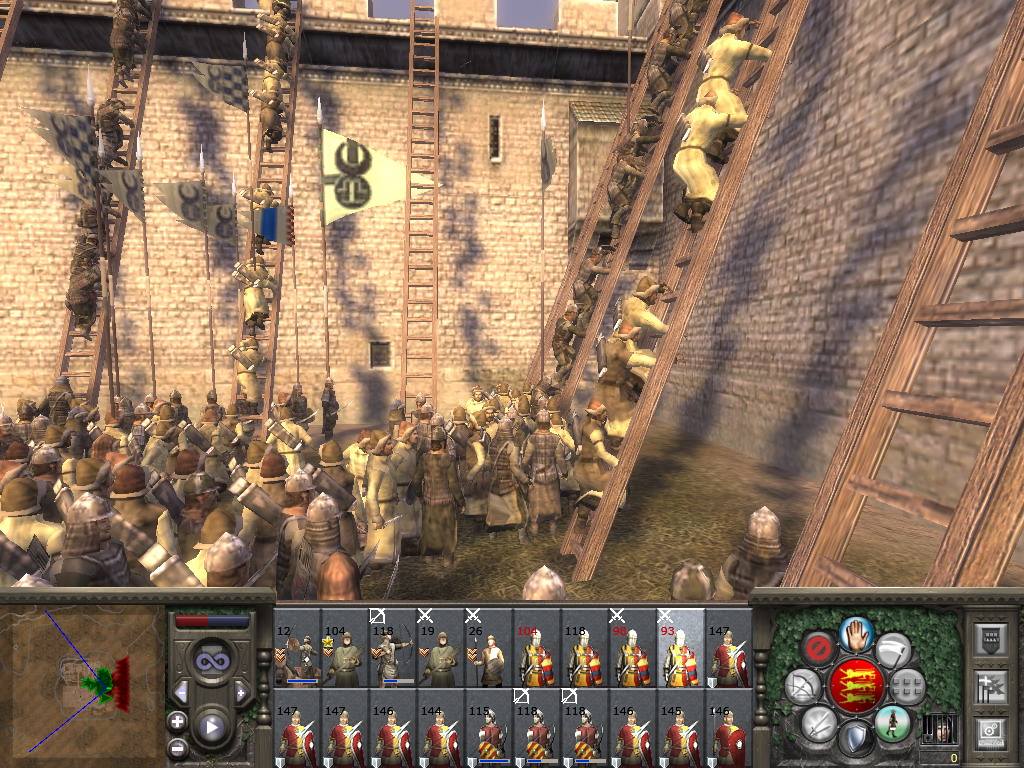The height and width of the screenshot is (768, 1024).
Task: Increase game speed with right arrow
Action: pos(241,692)
